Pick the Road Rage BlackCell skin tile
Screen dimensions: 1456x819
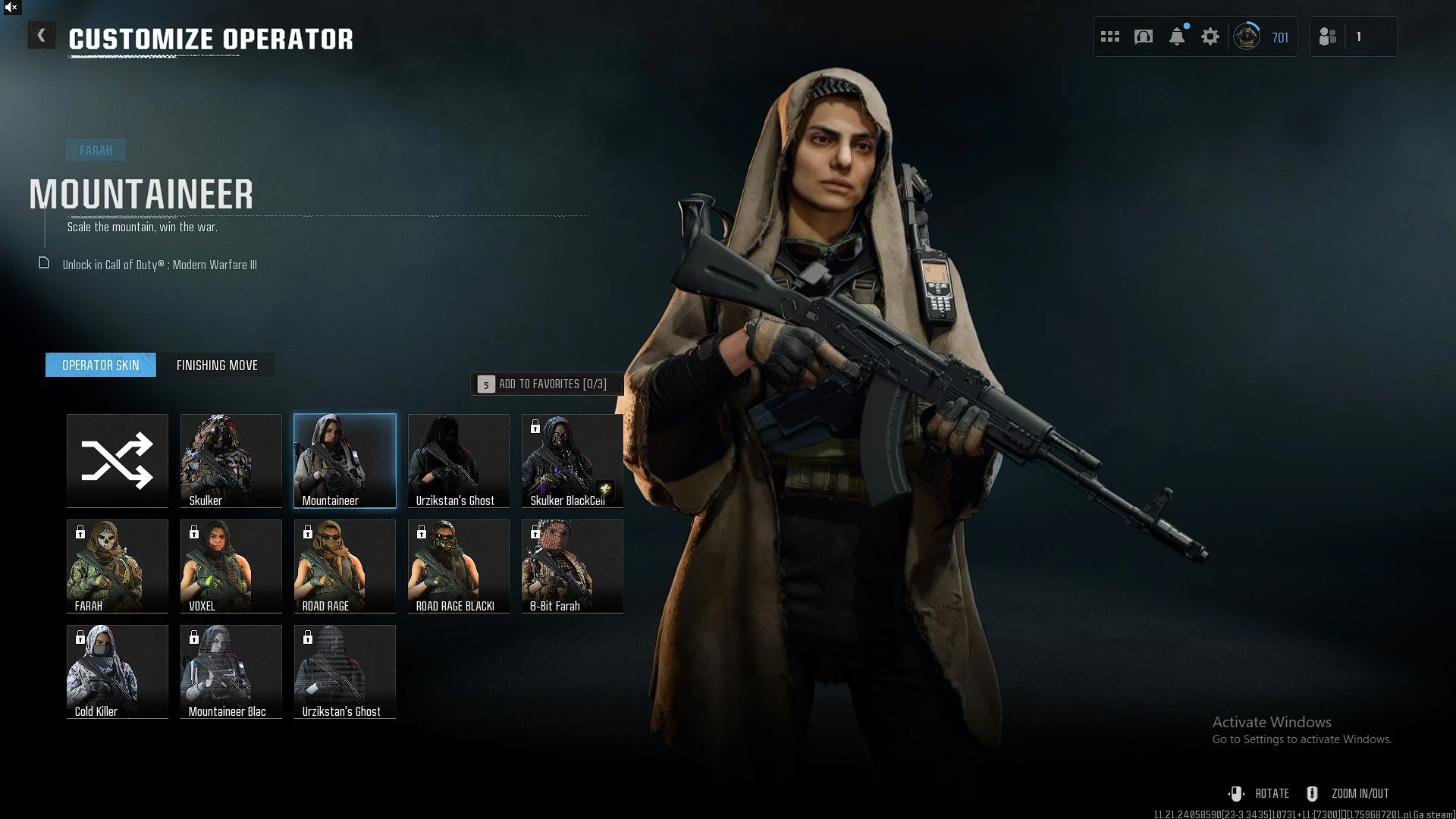459,566
